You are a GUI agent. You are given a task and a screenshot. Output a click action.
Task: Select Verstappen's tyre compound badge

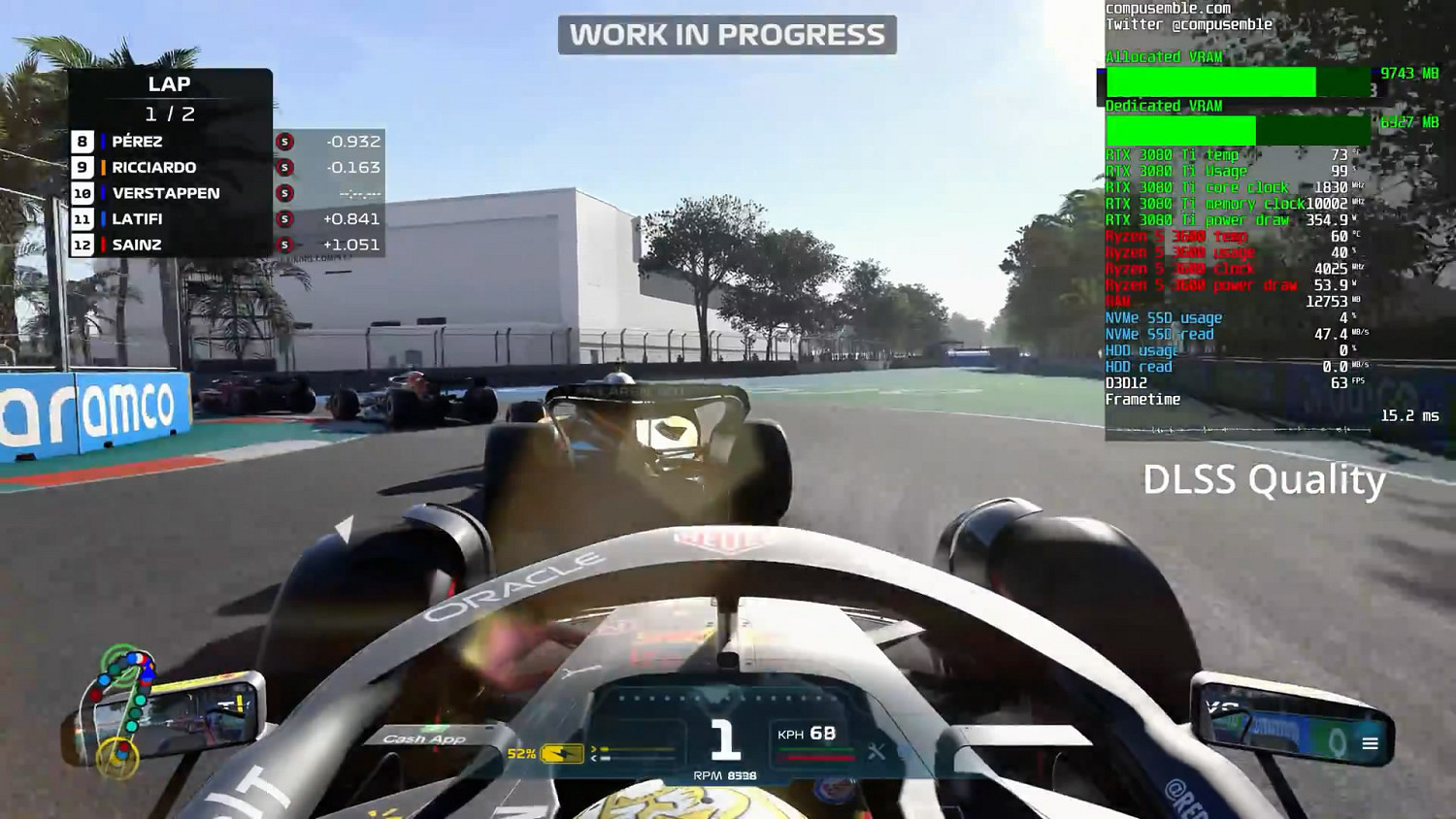tap(283, 193)
